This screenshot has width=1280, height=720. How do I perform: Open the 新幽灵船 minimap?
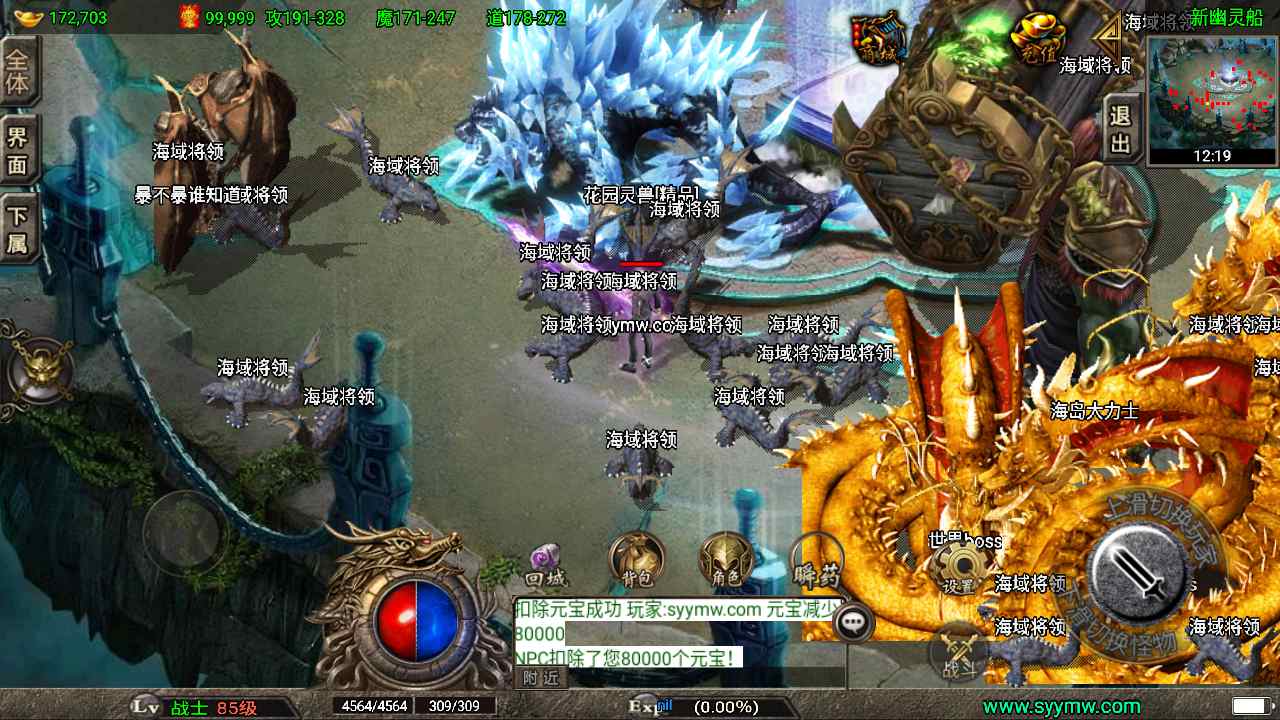(x=1213, y=98)
